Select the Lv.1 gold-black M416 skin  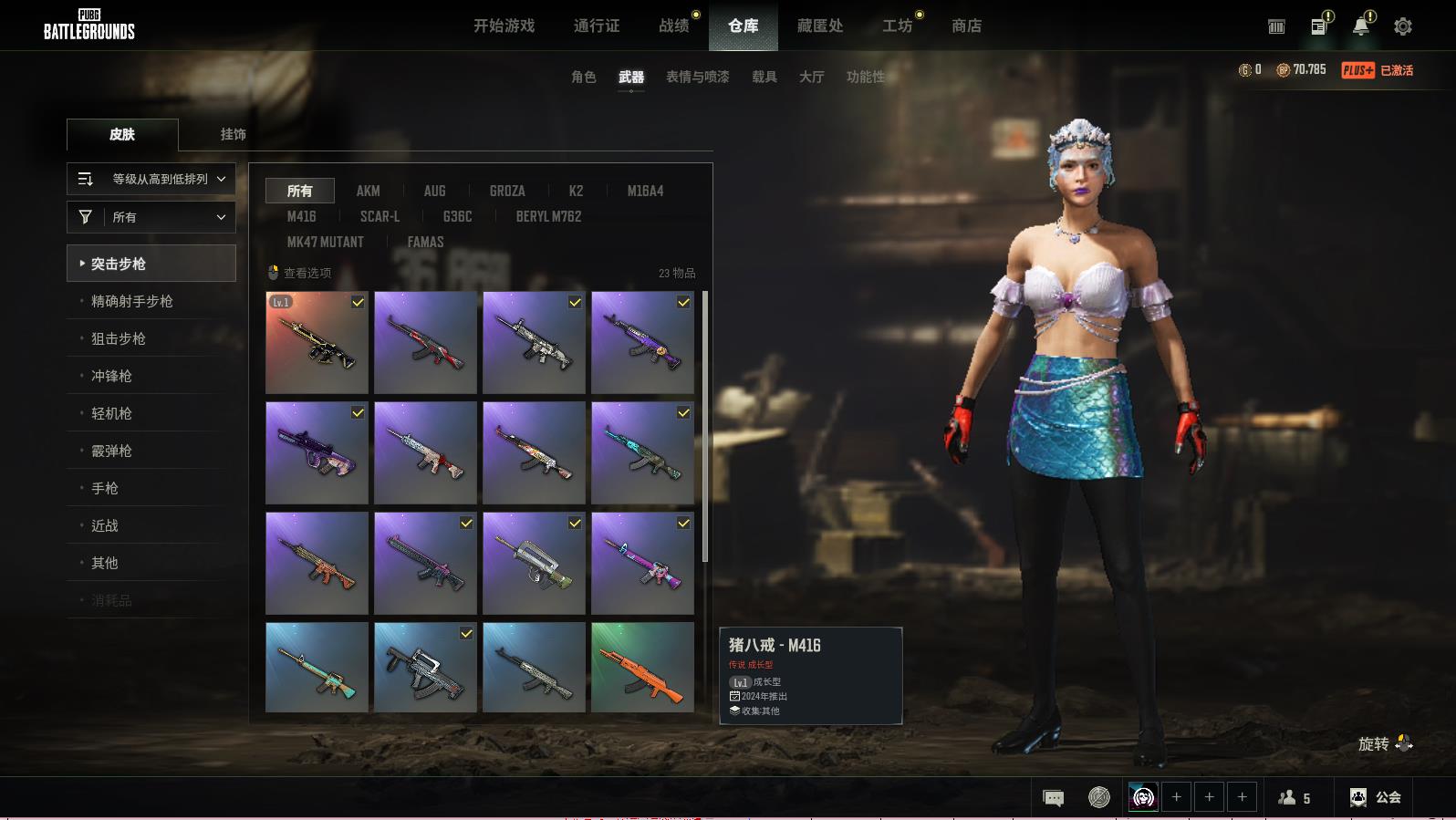pos(317,343)
